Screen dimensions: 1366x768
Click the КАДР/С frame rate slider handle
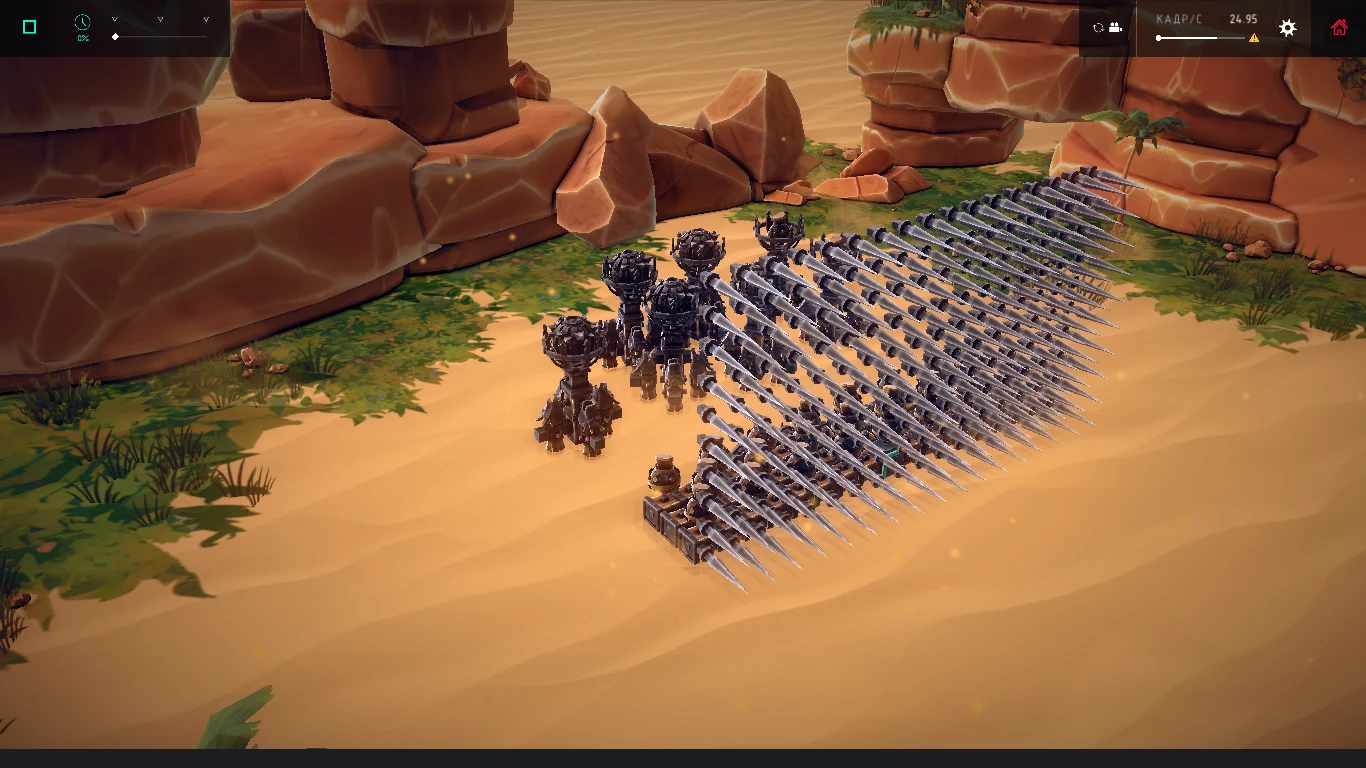tap(1159, 37)
